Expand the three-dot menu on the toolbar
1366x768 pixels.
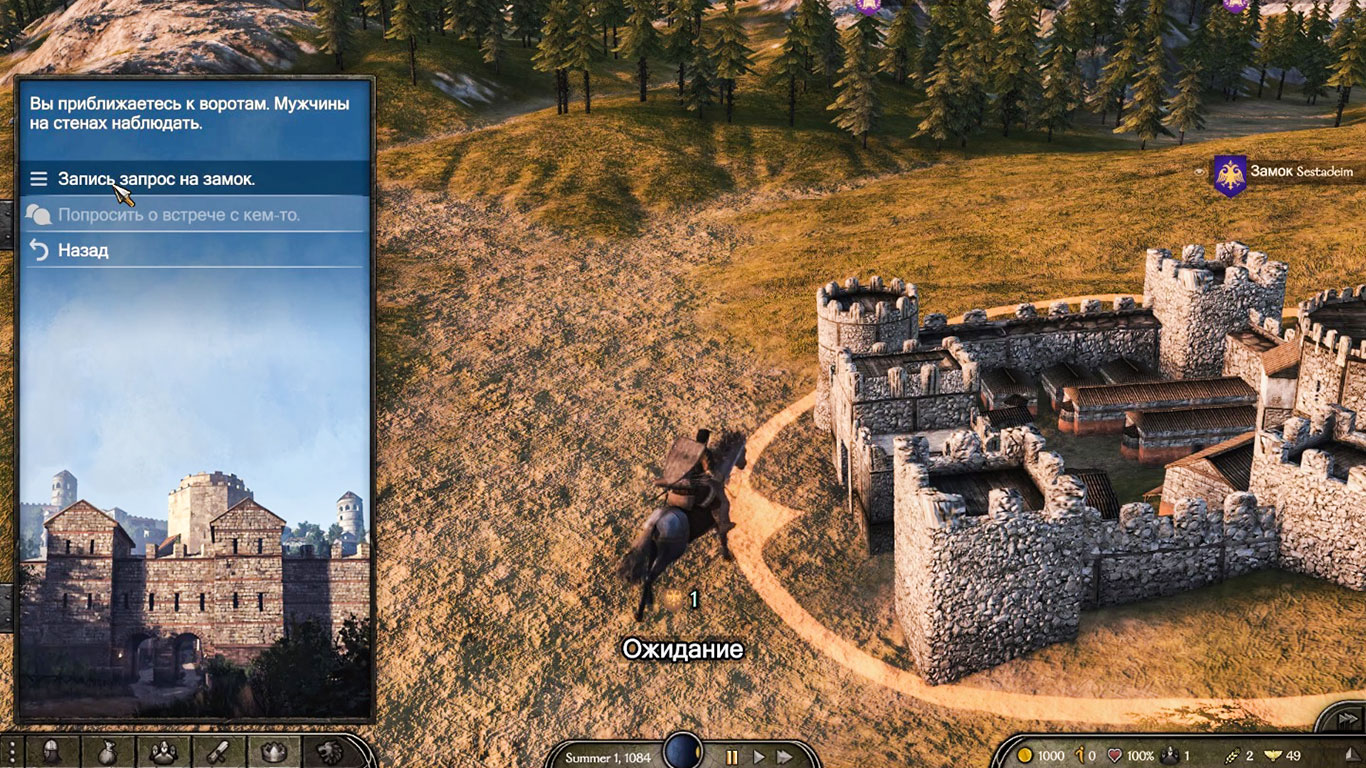click(x=12, y=752)
